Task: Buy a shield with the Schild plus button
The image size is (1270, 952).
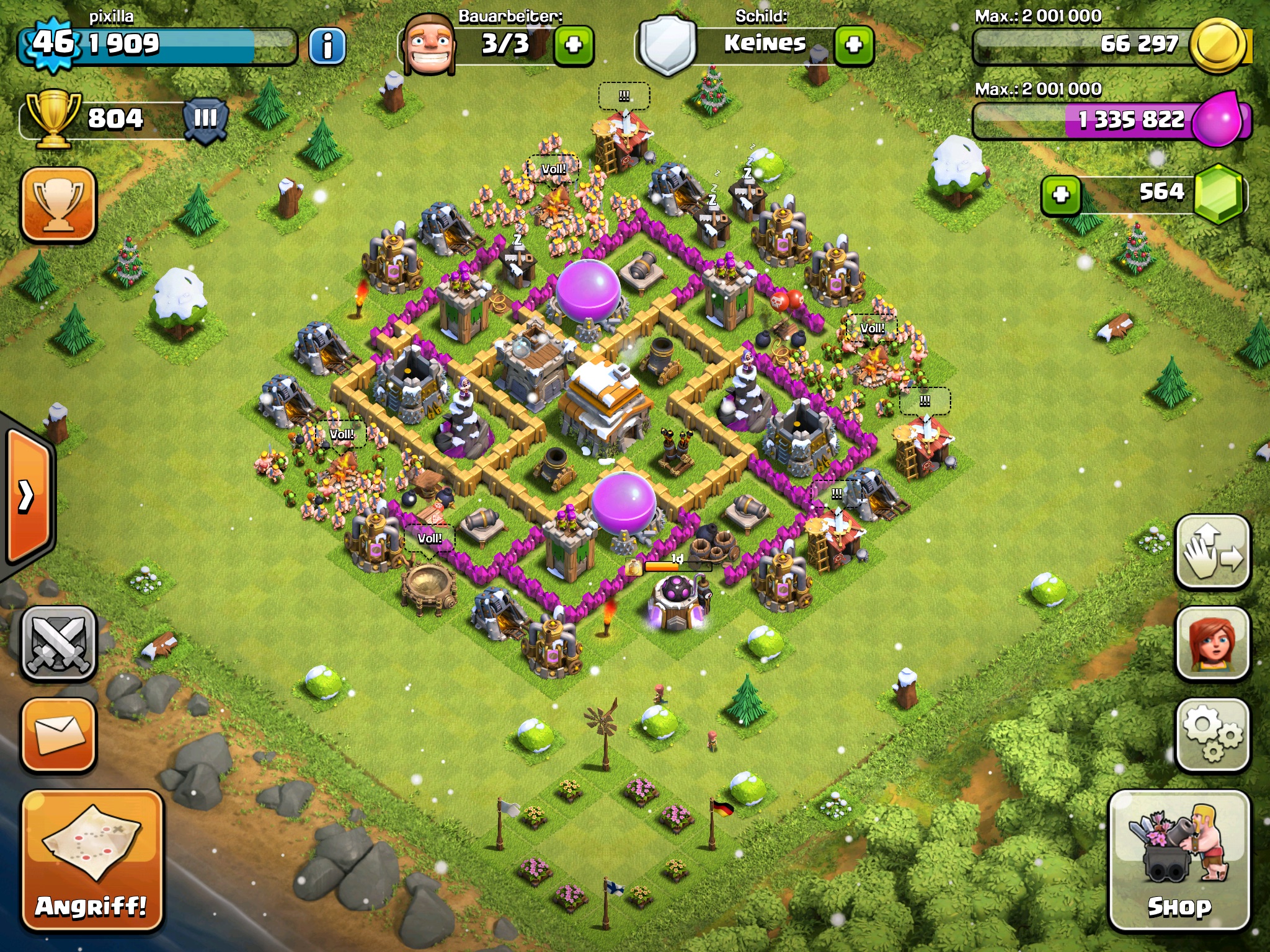Action: pos(854,45)
